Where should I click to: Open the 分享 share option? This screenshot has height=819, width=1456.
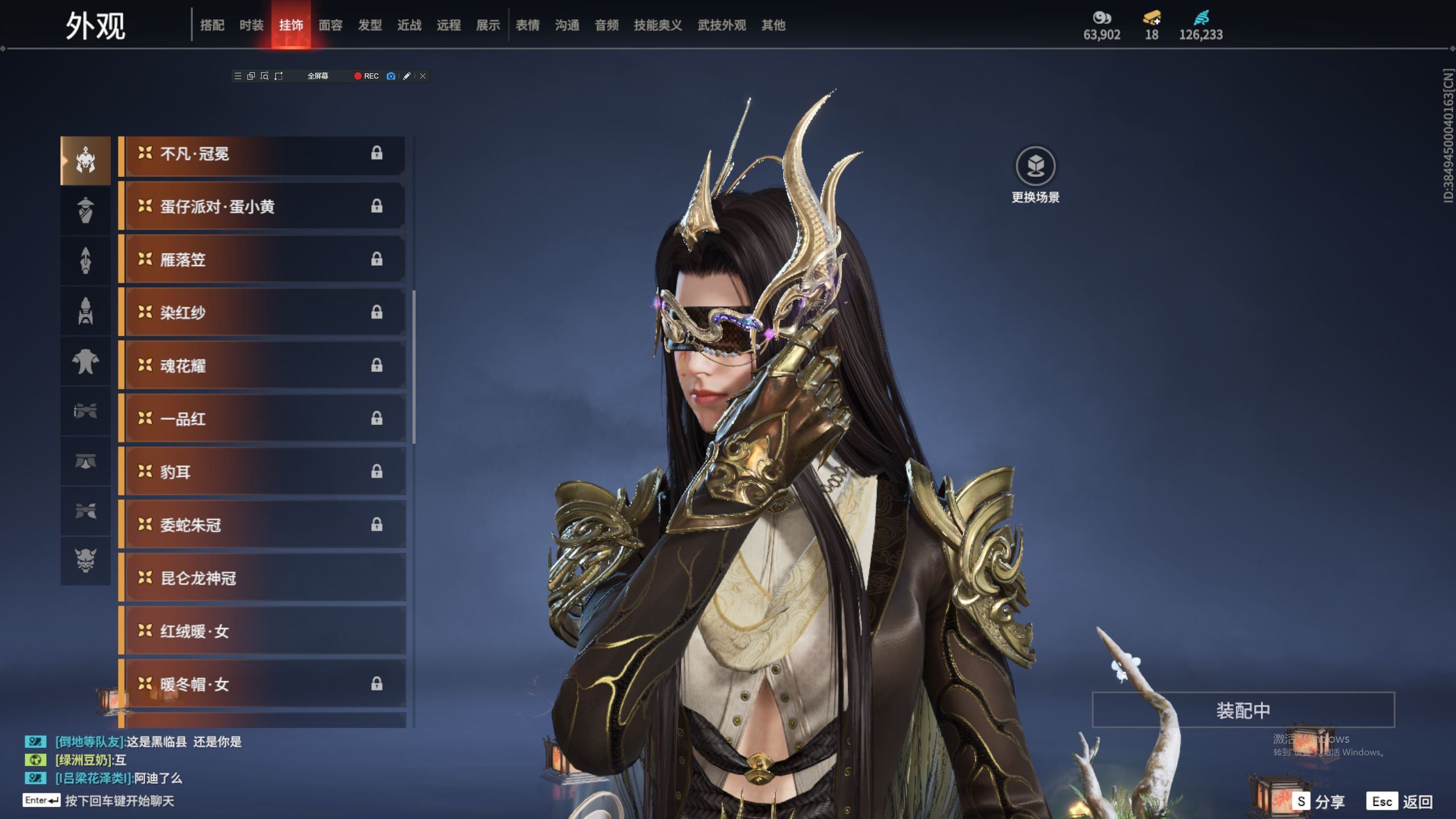point(1318,801)
